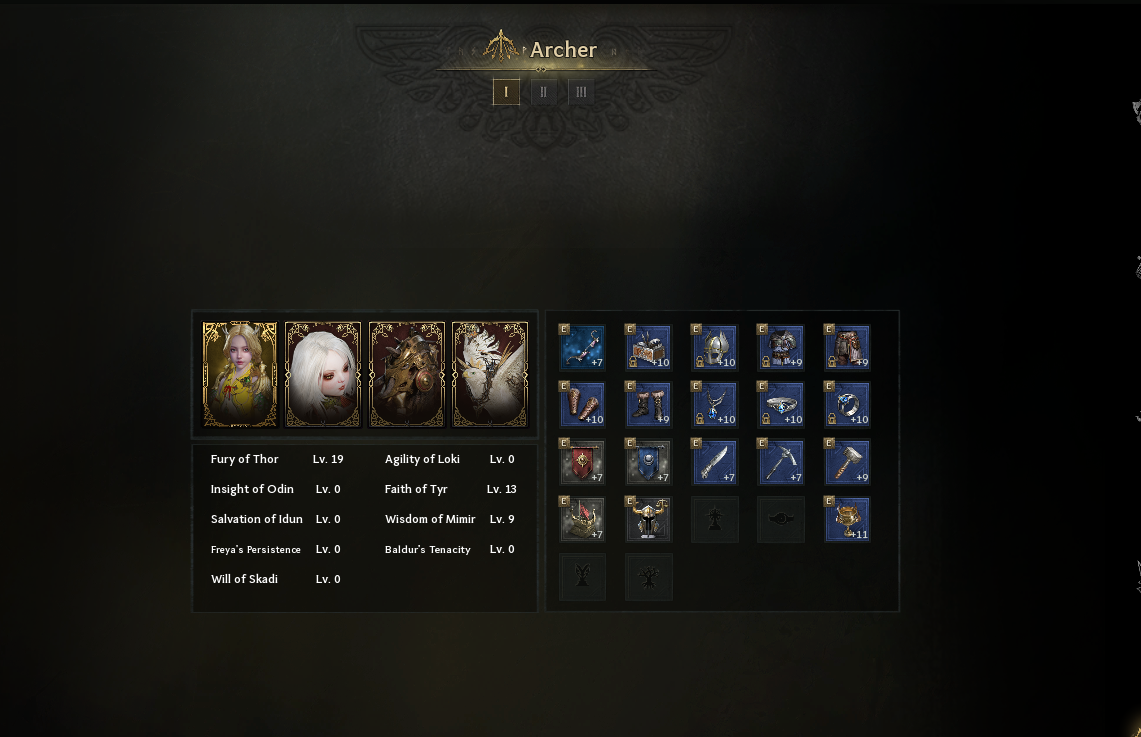Switch to preset tab II
Image resolution: width=1141 pixels, height=737 pixels.
(543, 92)
